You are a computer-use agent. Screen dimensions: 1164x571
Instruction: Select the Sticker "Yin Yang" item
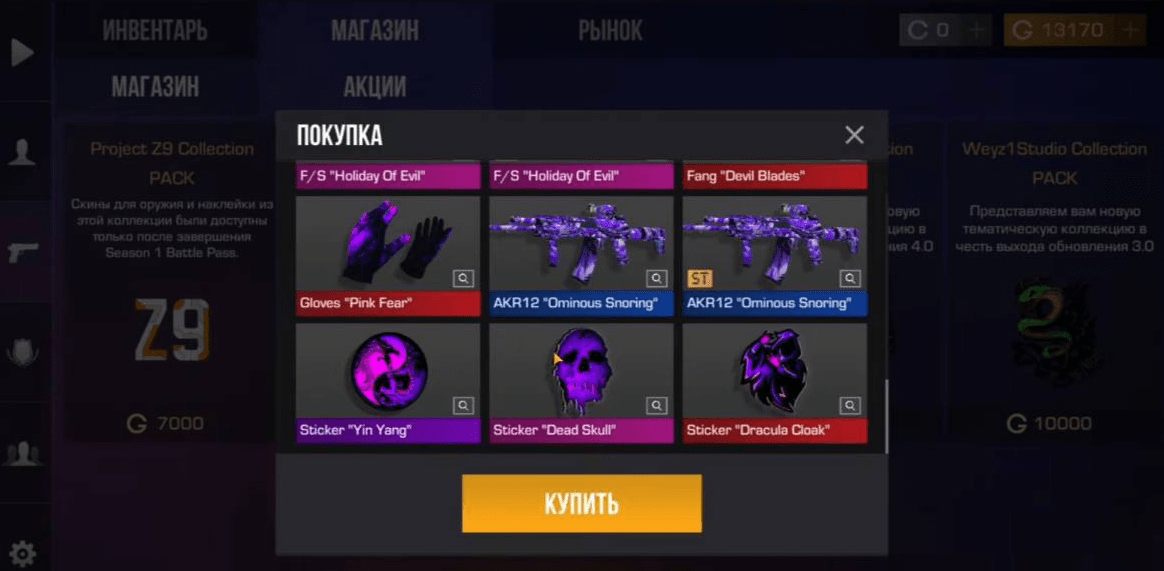click(x=388, y=372)
